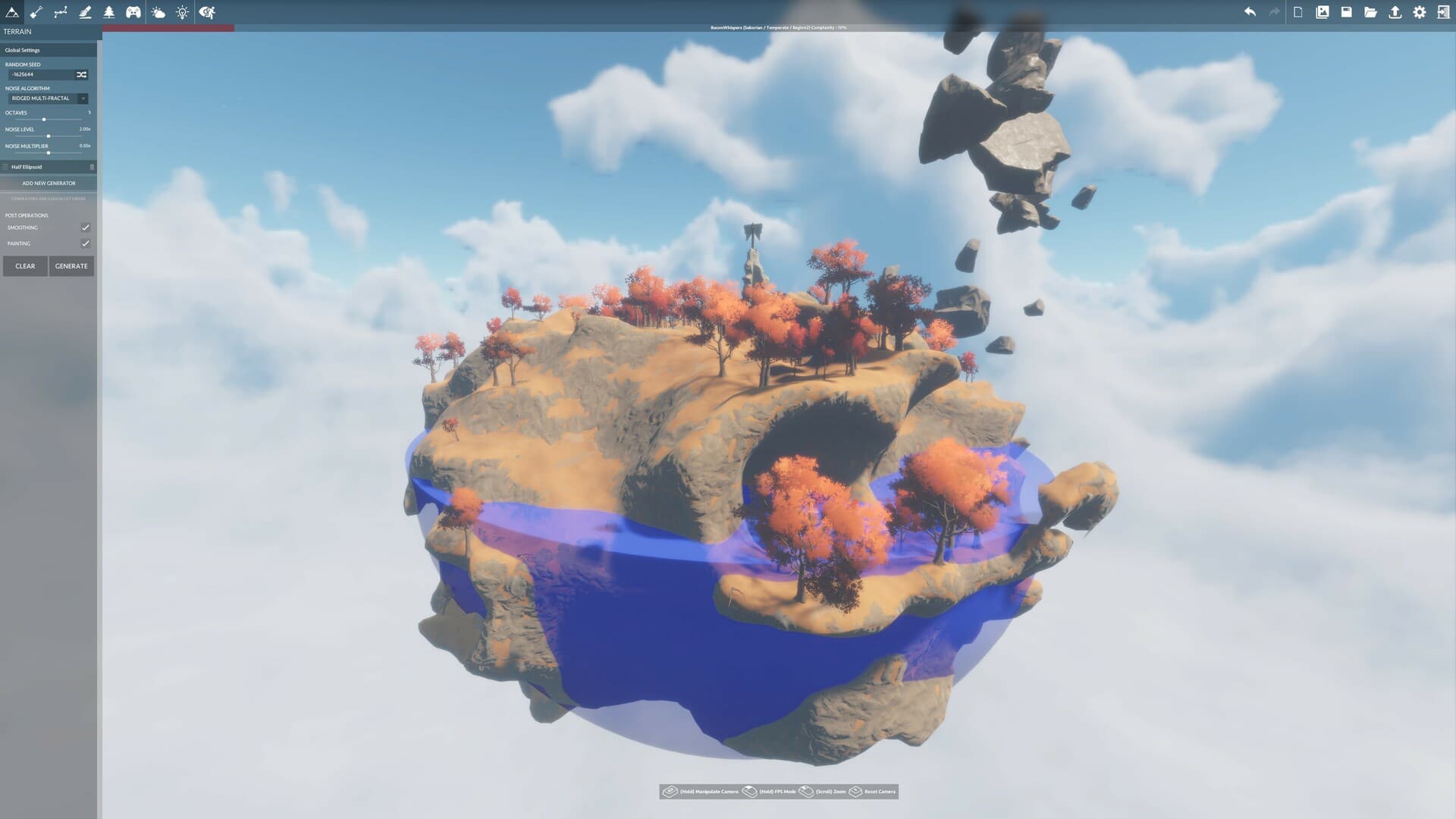1456x819 pixels.
Task: Open the tree placement tool
Action: (x=108, y=12)
